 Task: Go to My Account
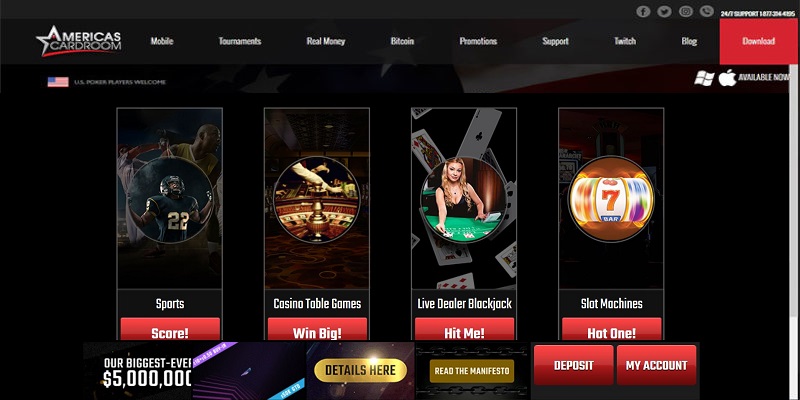[x=656, y=365]
